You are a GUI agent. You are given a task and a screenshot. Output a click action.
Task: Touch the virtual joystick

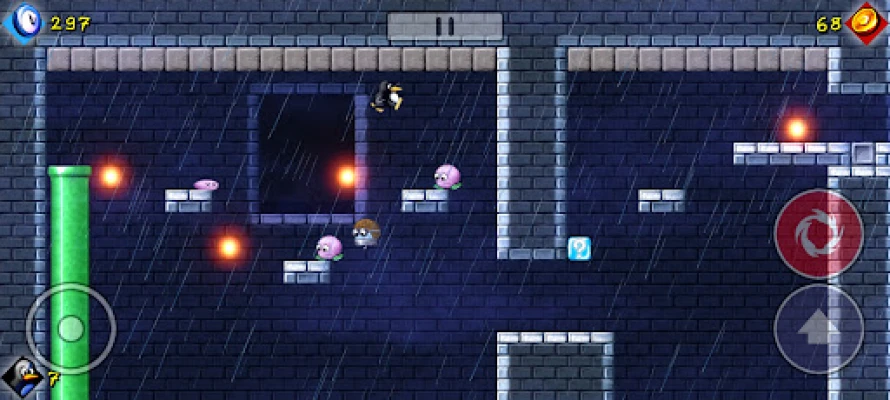pyautogui.click(x=70, y=328)
